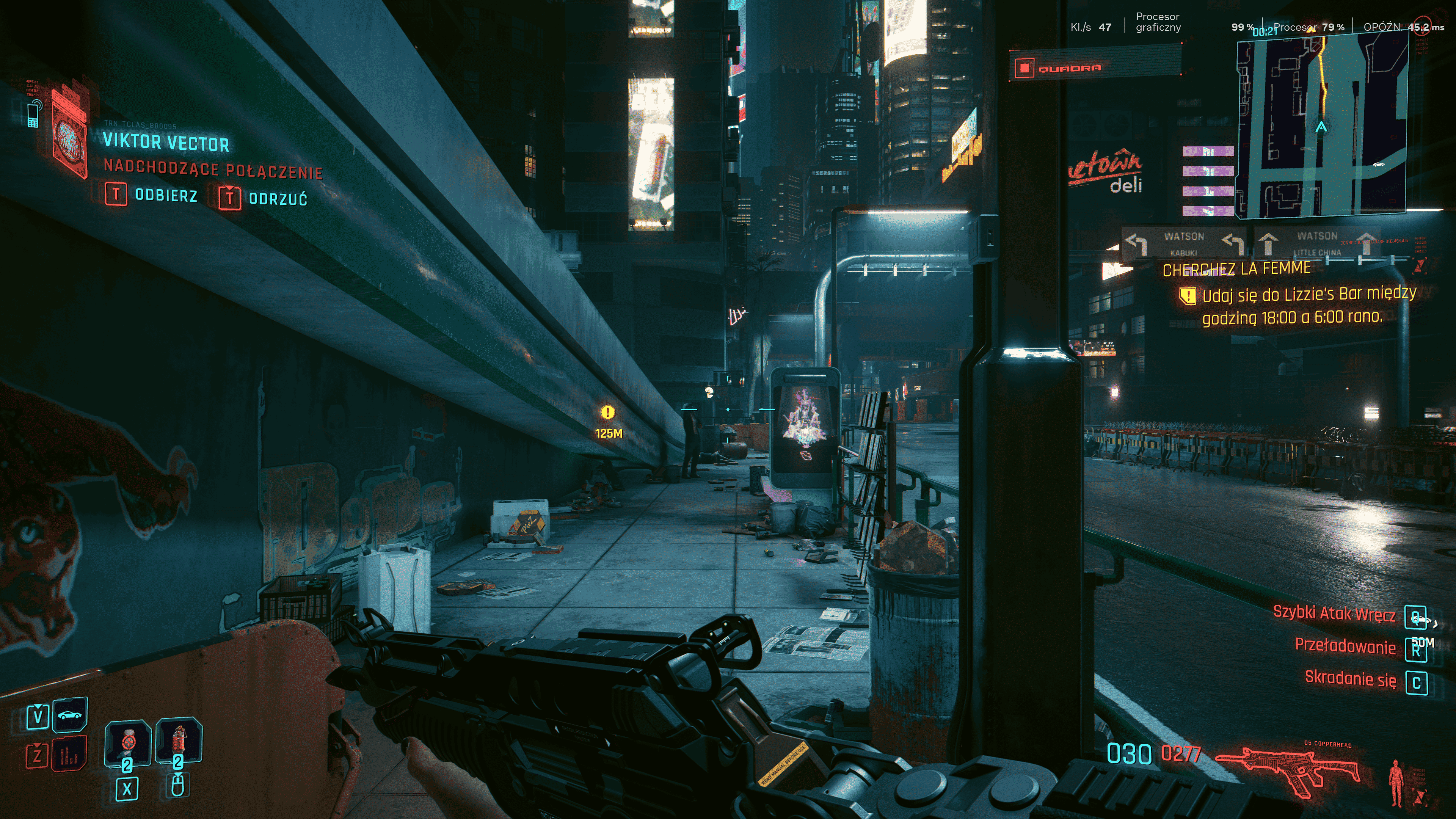Select the phone icon beside the incoming call

33,114
